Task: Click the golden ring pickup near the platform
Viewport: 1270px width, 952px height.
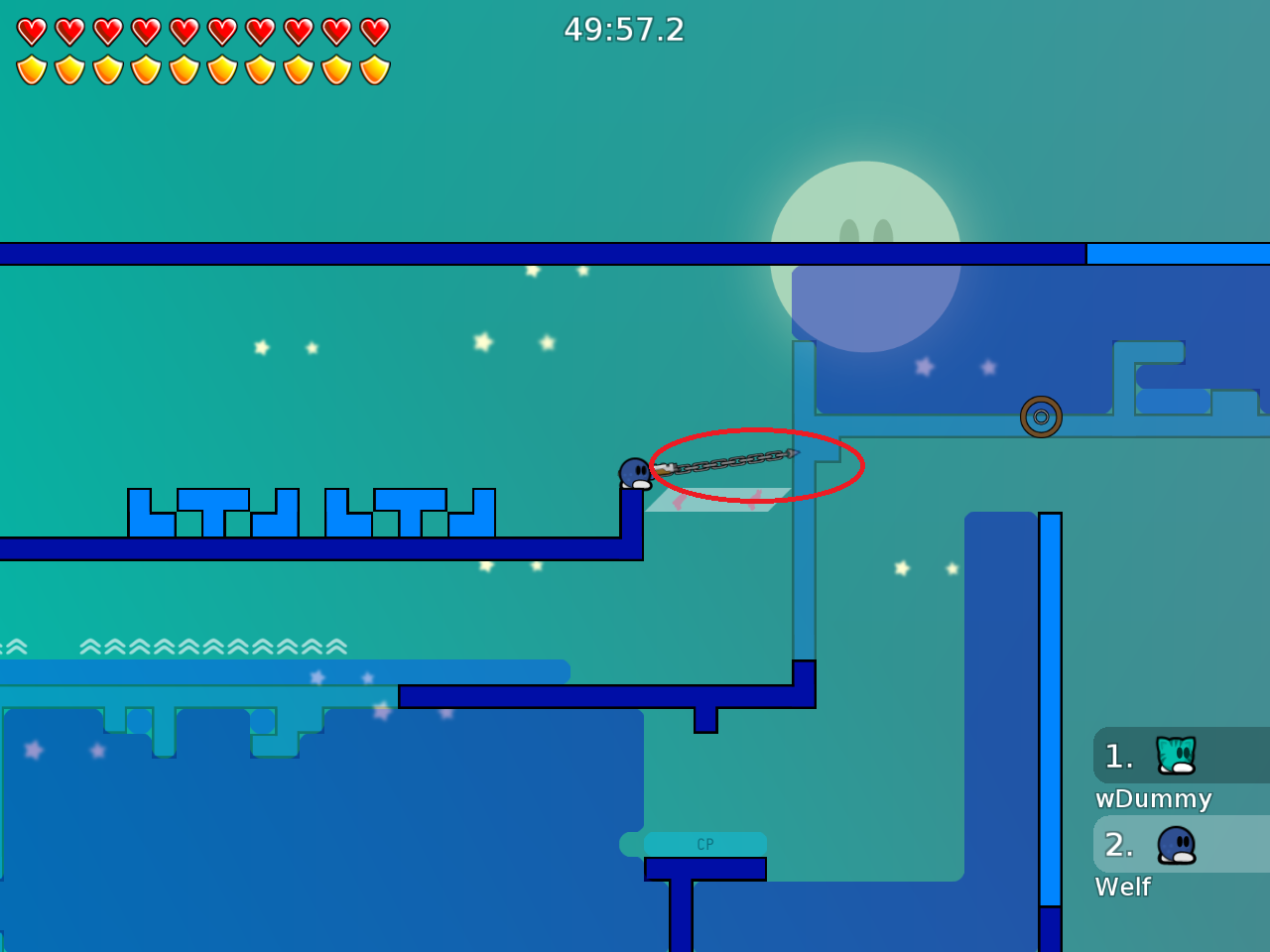Action: click(1043, 417)
